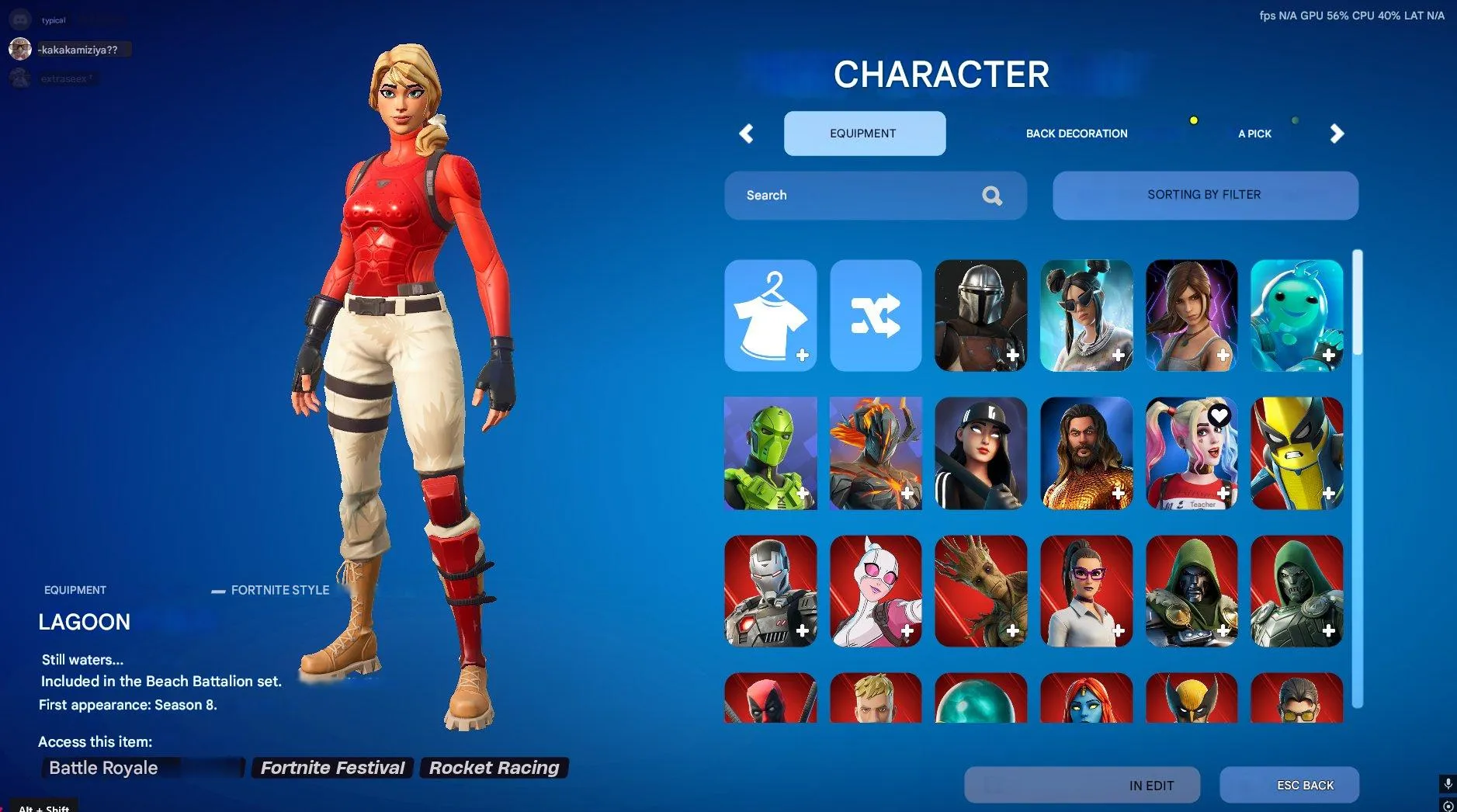1457x812 pixels.
Task: Select the shuffle random character icon
Action: coord(875,315)
